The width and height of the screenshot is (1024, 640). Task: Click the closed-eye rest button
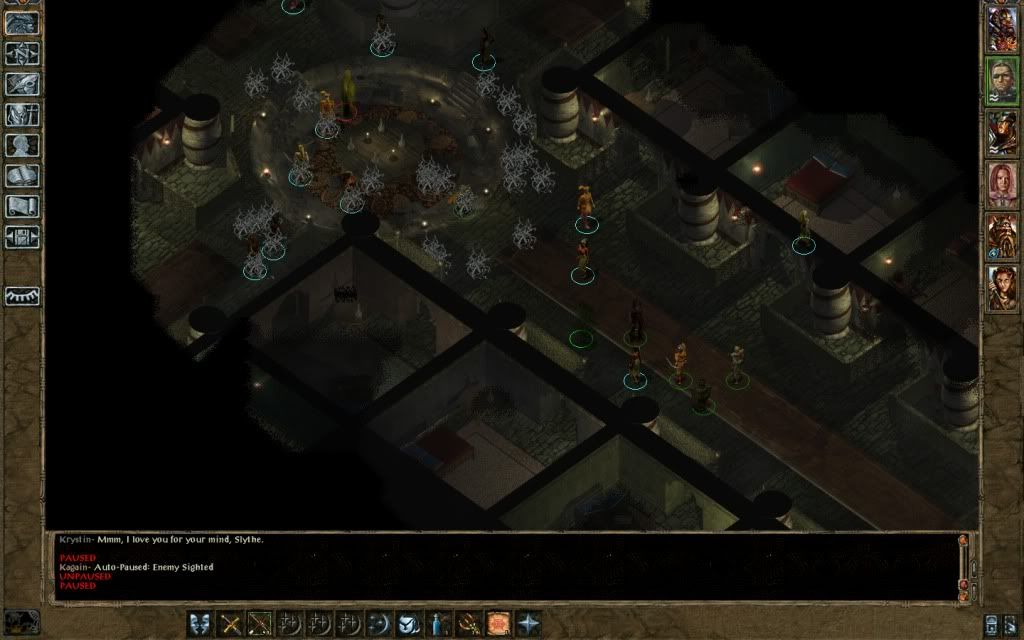(x=22, y=296)
